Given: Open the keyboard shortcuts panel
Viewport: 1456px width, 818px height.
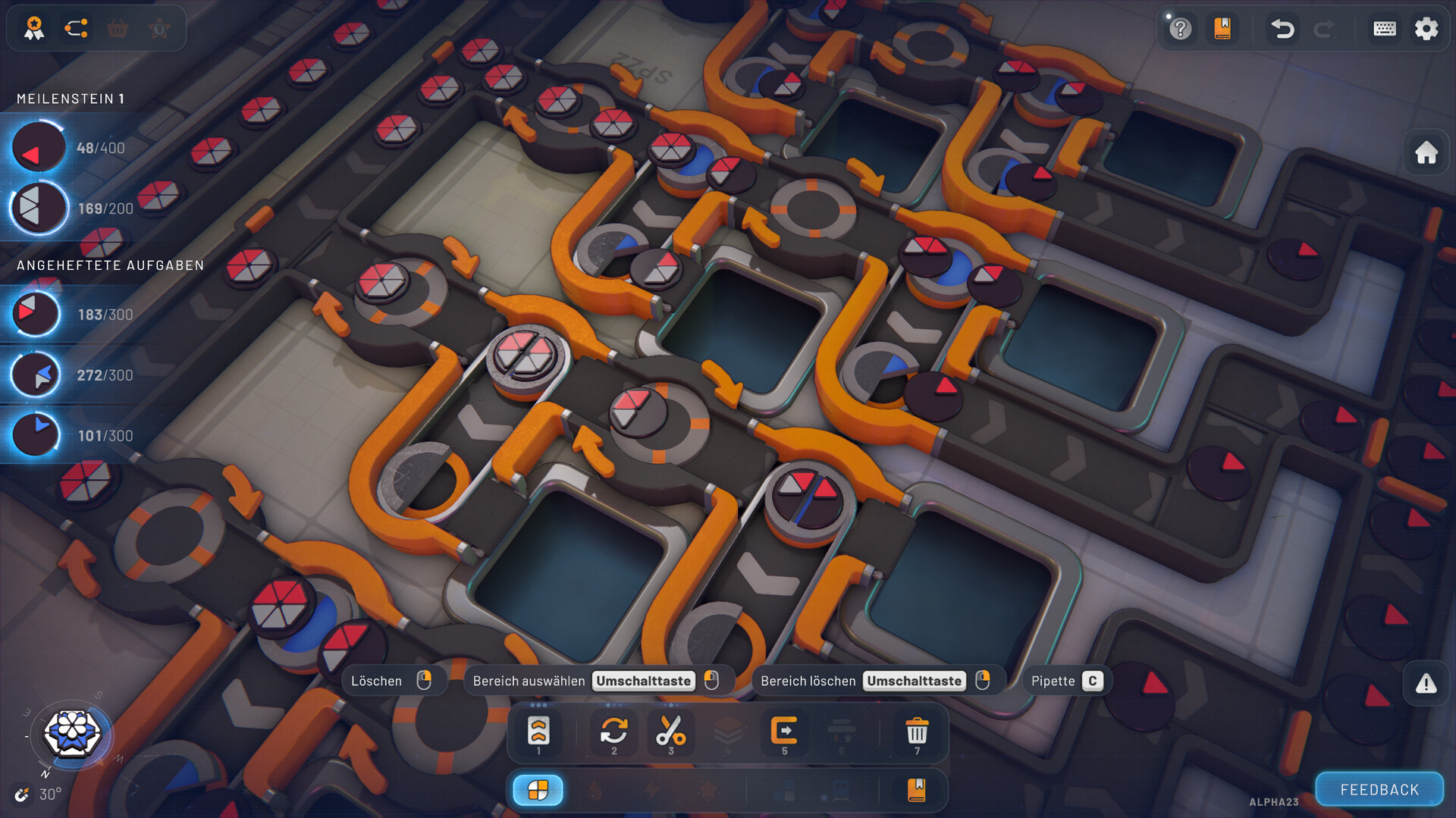Looking at the screenshot, I should [1385, 29].
